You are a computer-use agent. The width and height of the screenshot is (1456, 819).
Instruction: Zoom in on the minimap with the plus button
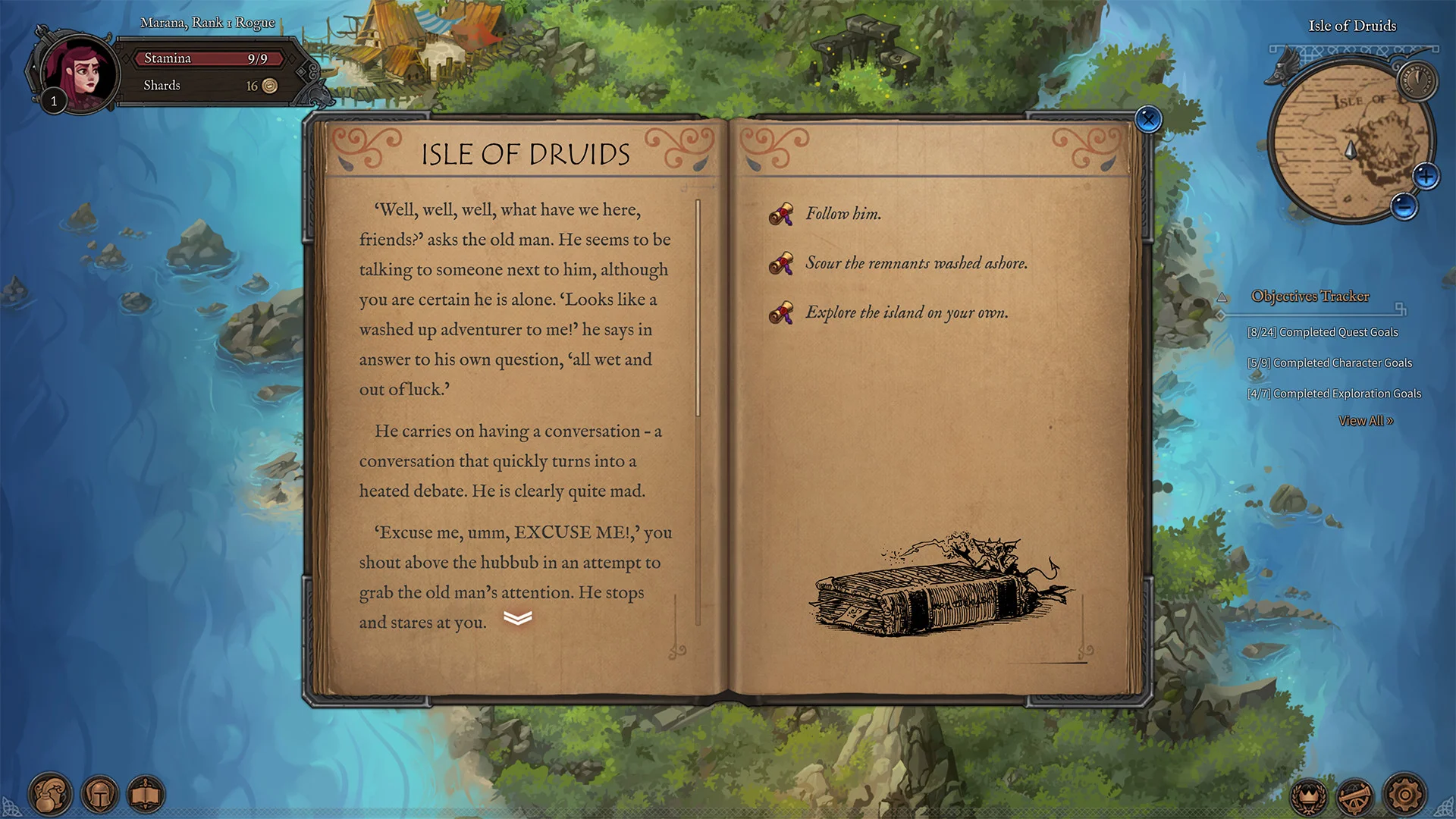1426,176
